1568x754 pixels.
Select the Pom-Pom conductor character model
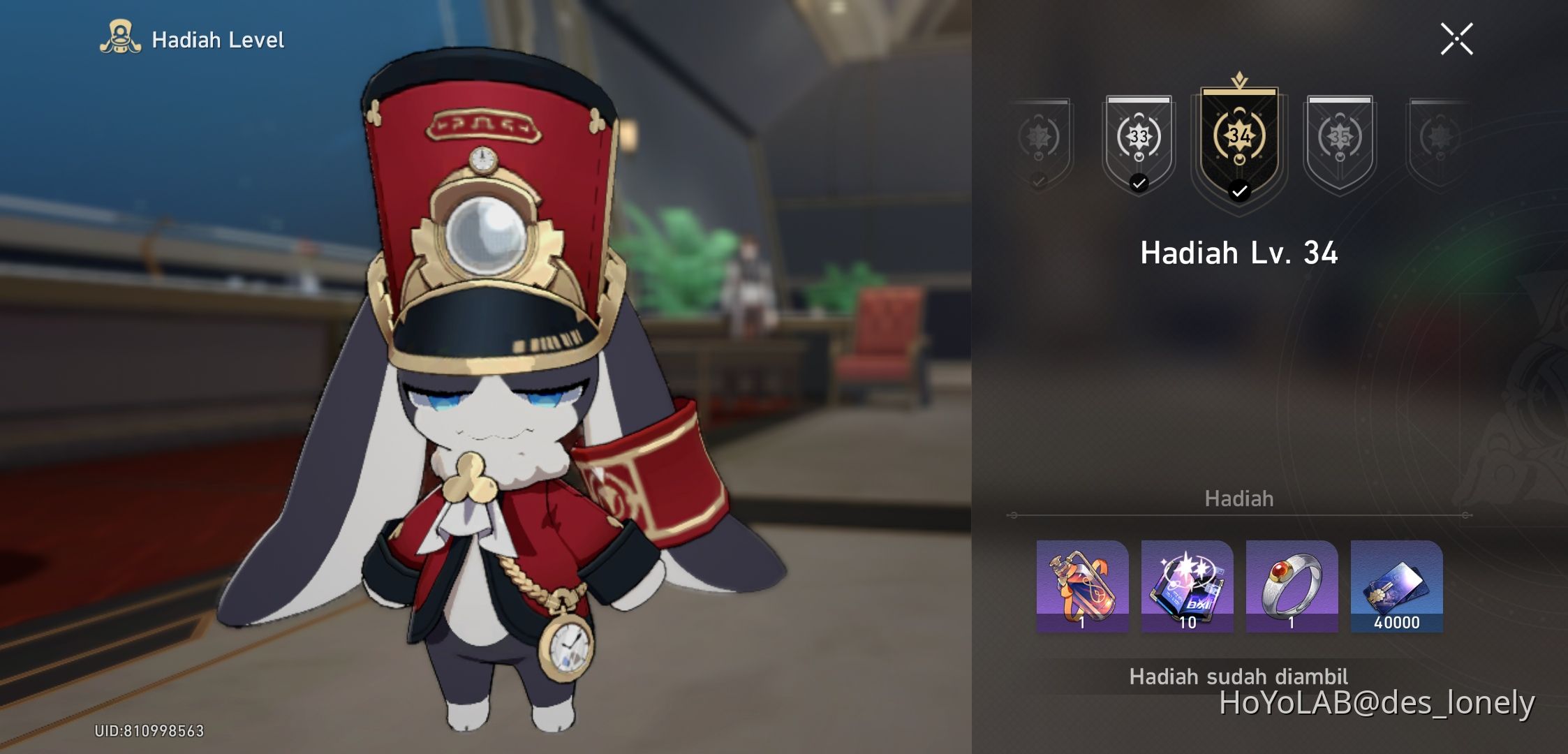[489, 419]
